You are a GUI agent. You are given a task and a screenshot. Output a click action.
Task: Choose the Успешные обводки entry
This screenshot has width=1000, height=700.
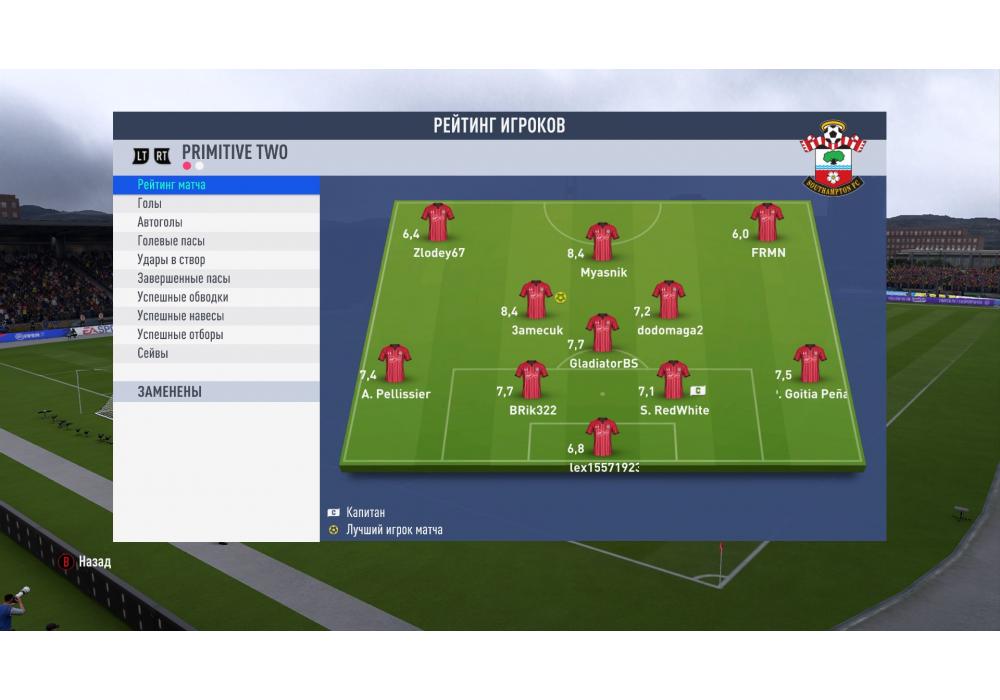tap(216, 297)
